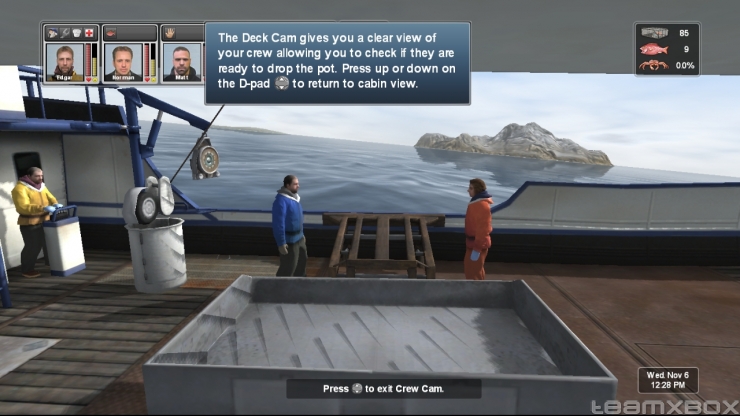Select Edgar's crew portrait
The image size is (740, 416).
[x=64, y=61]
